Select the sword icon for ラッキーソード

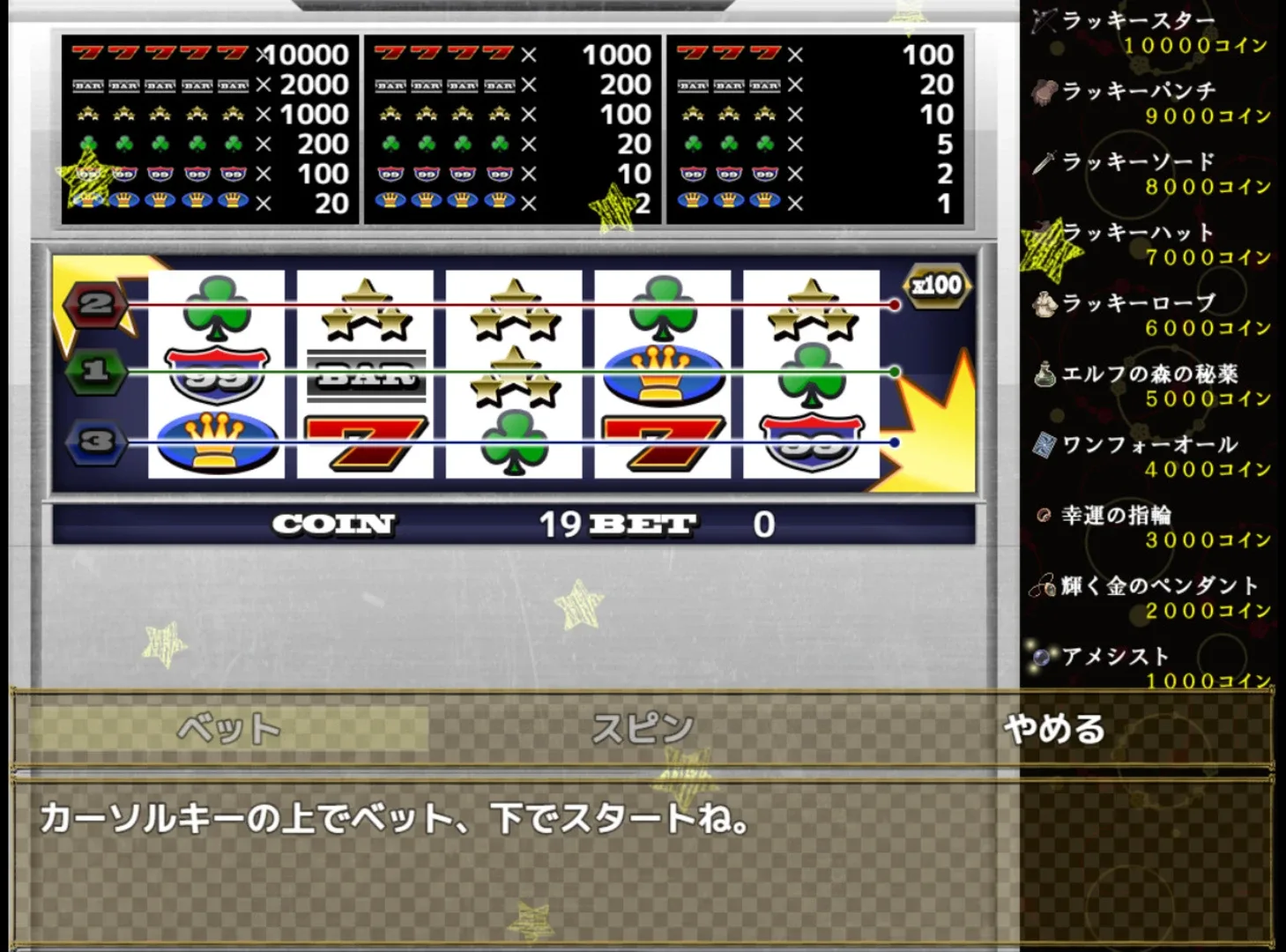point(1044,162)
